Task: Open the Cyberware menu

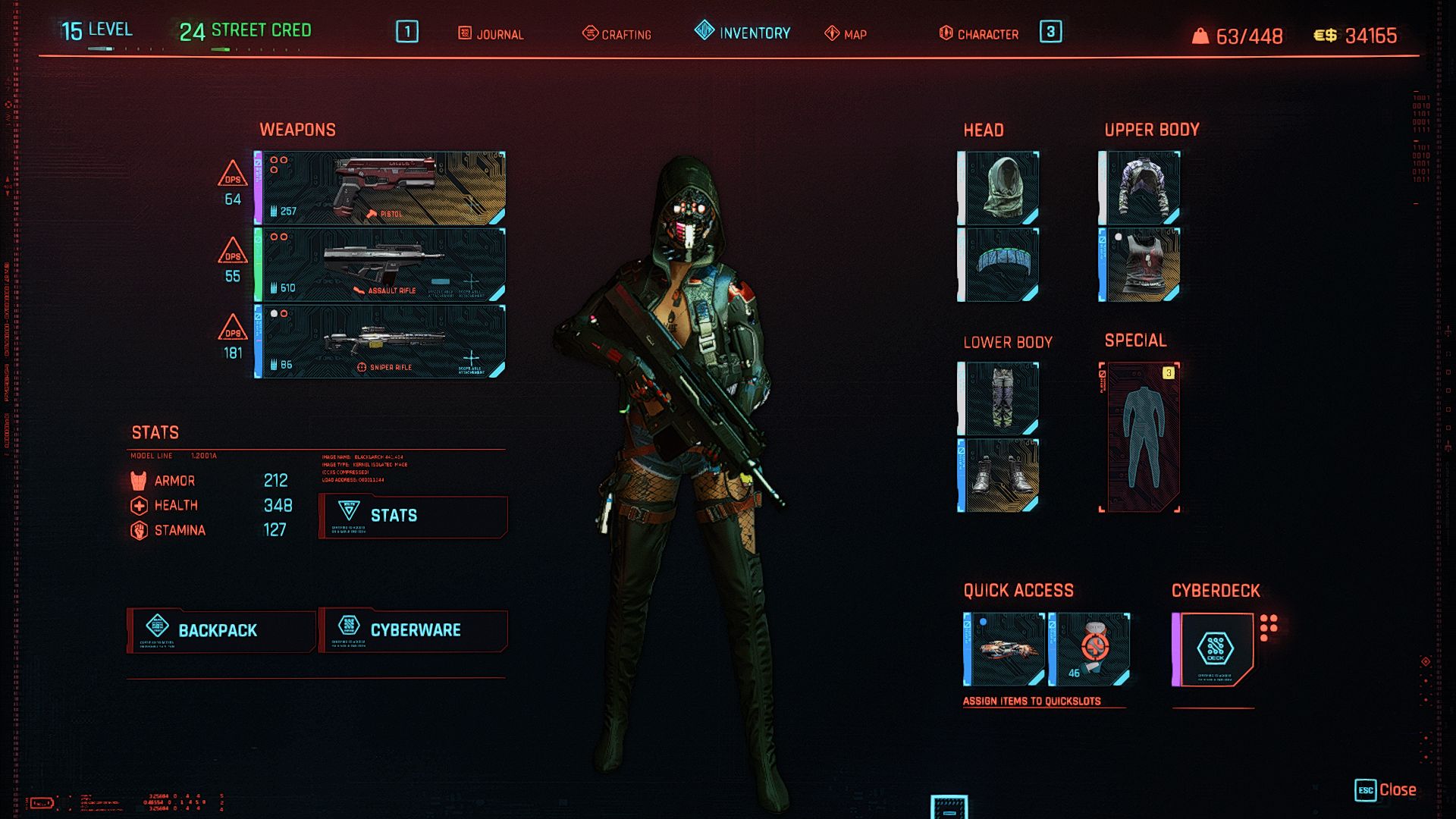Action: pos(413,631)
